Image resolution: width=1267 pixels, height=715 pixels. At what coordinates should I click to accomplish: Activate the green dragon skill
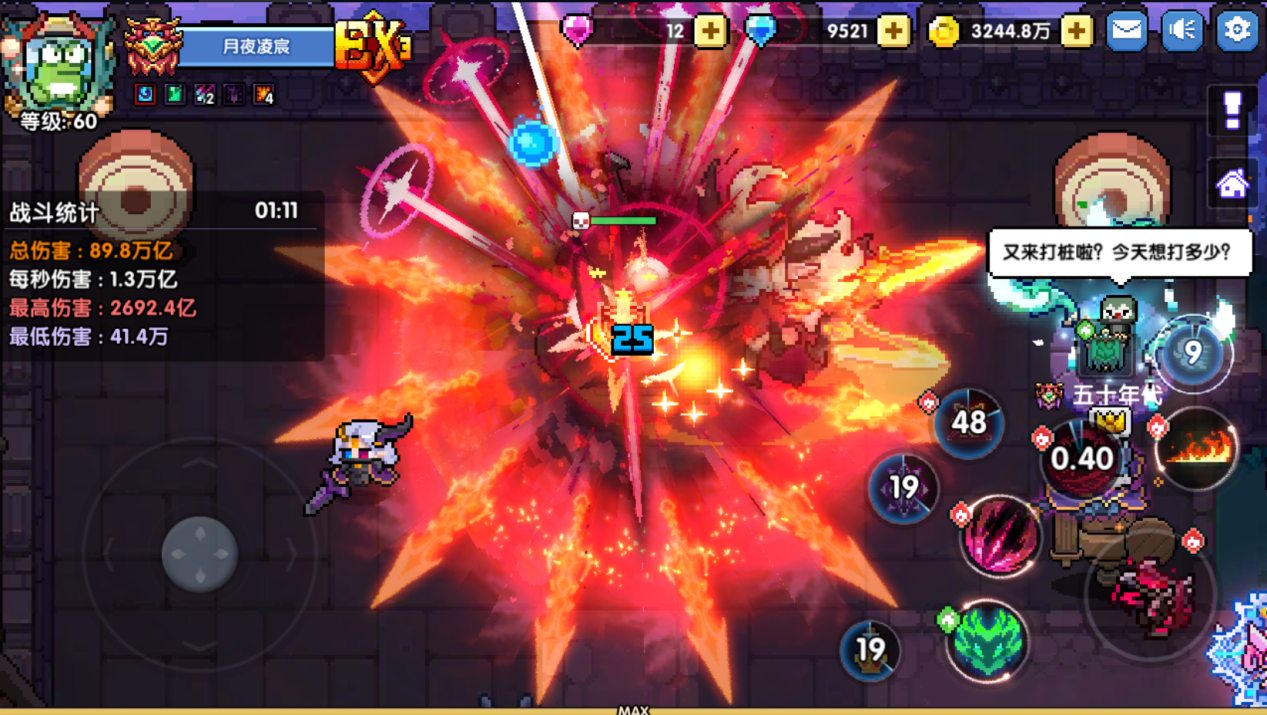986,640
